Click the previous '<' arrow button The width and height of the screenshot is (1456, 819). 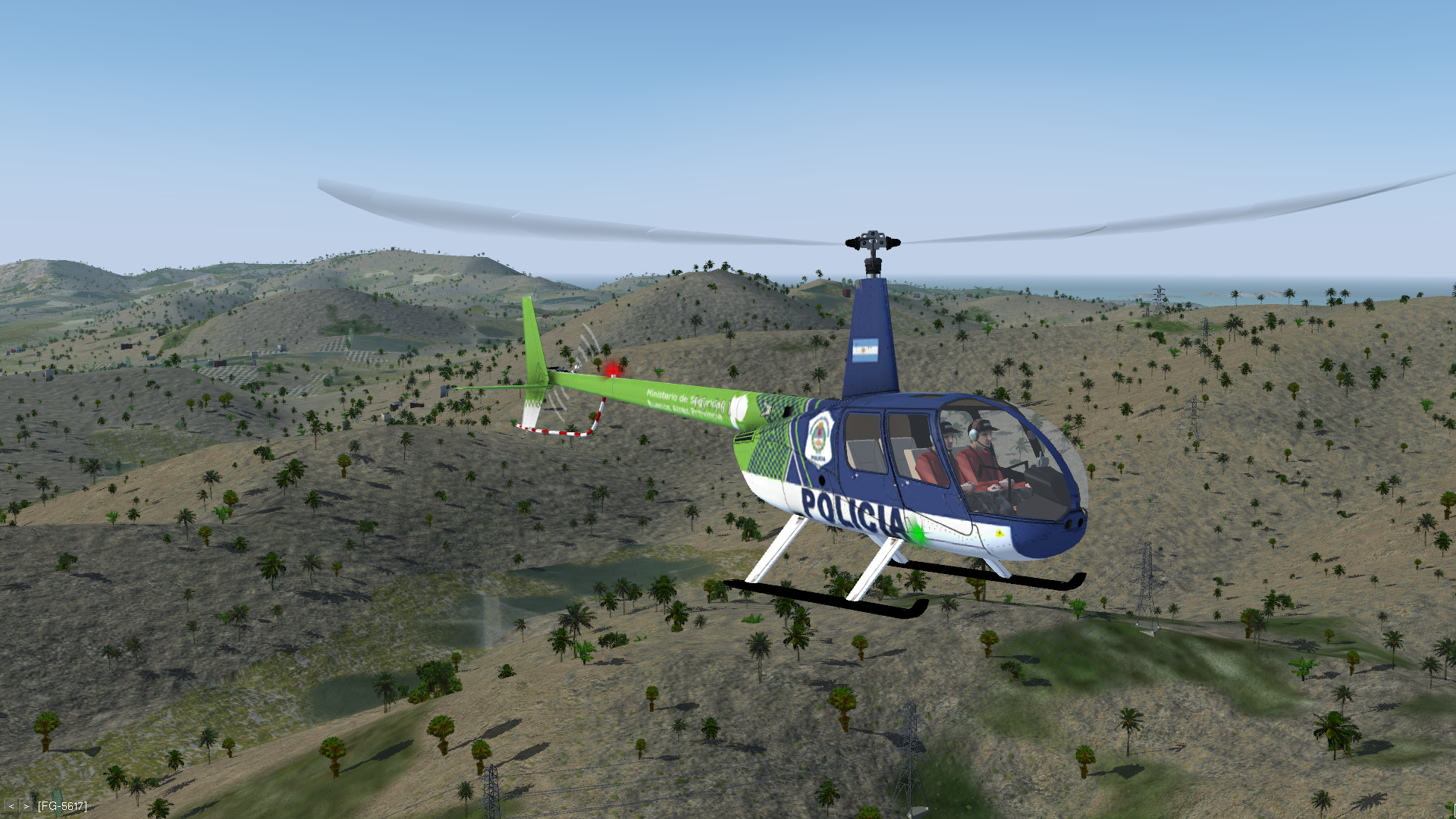point(11,806)
